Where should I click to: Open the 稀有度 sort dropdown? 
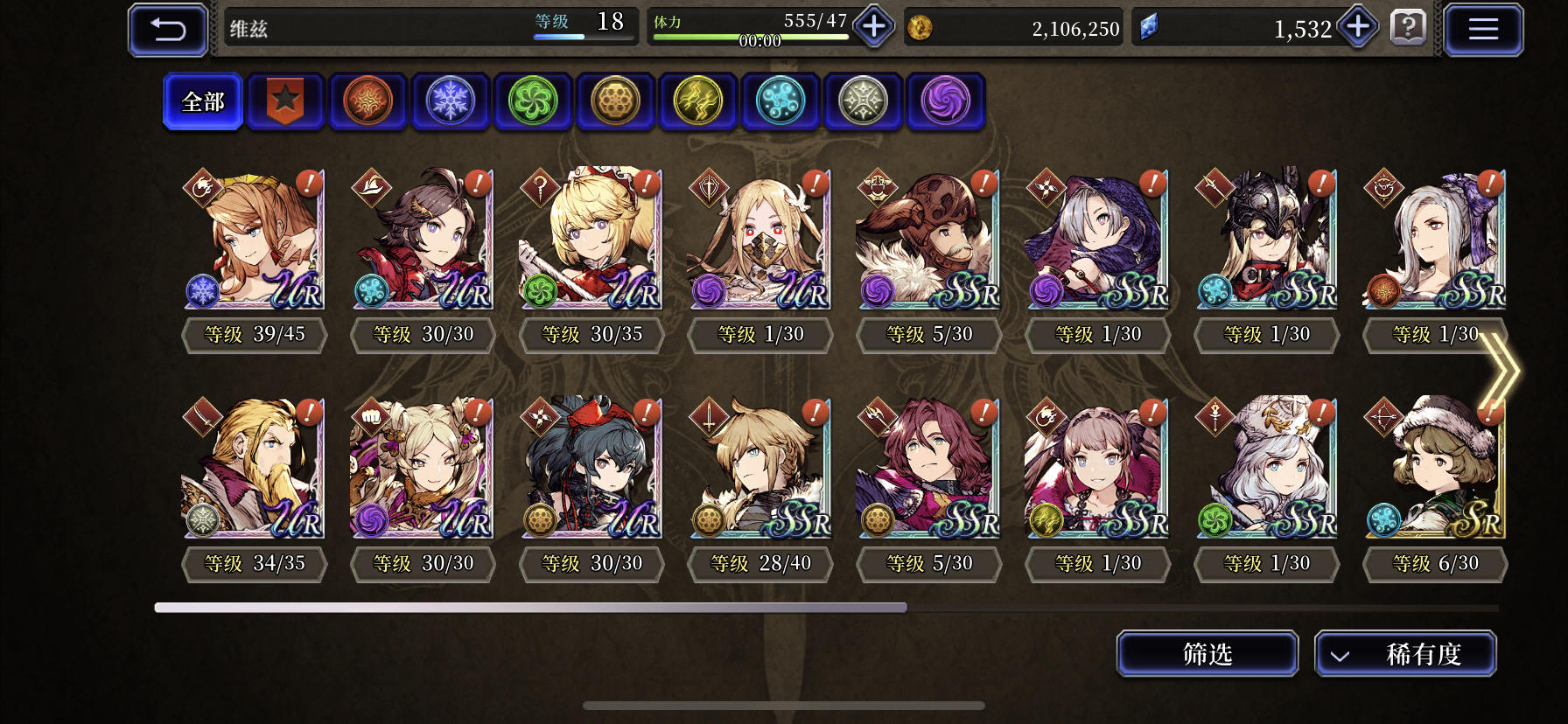pyautogui.click(x=1405, y=653)
